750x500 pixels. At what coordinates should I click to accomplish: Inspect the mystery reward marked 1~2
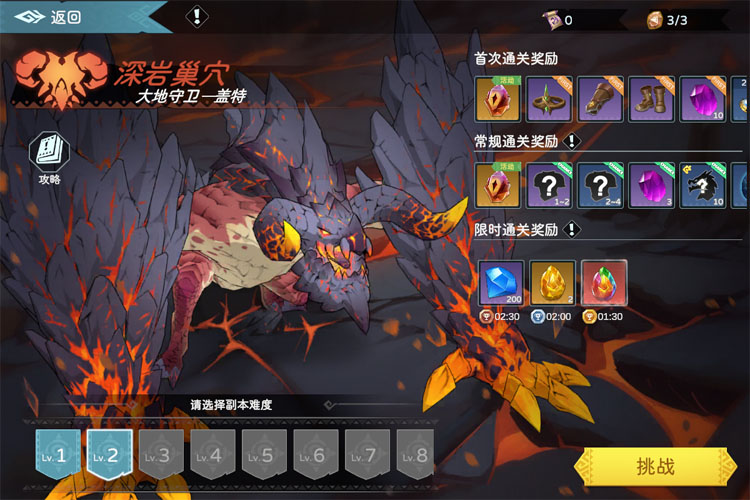pos(550,185)
